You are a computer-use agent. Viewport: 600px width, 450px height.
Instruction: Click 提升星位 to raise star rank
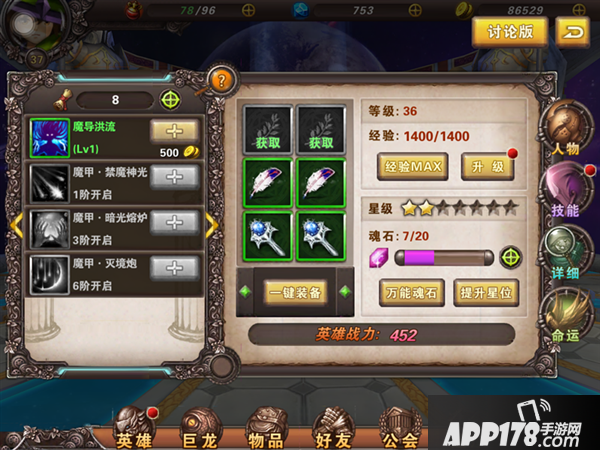tap(487, 292)
